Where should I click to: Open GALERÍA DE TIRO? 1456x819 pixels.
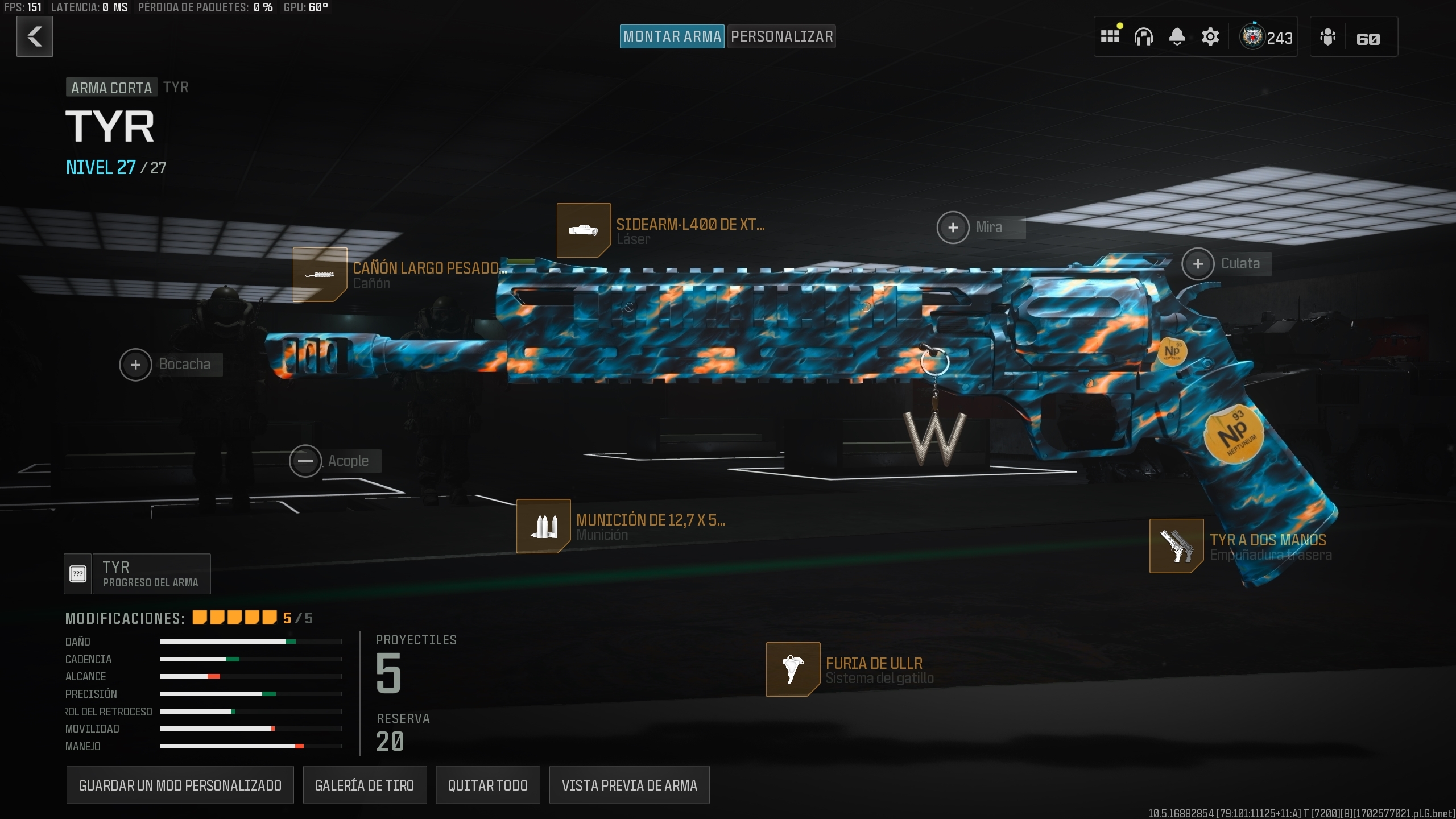366,785
